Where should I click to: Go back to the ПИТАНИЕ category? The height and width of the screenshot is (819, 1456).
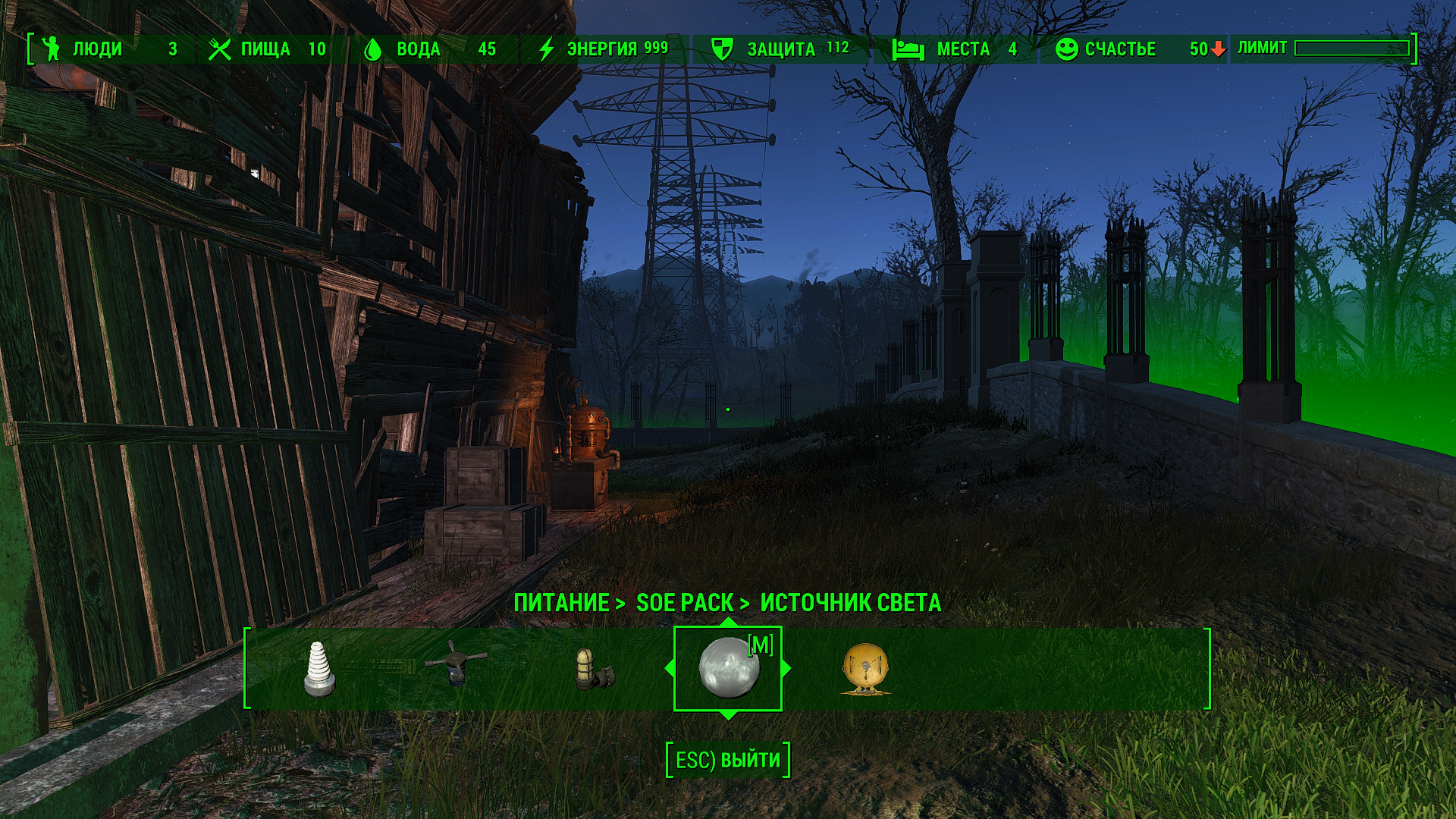(x=562, y=603)
